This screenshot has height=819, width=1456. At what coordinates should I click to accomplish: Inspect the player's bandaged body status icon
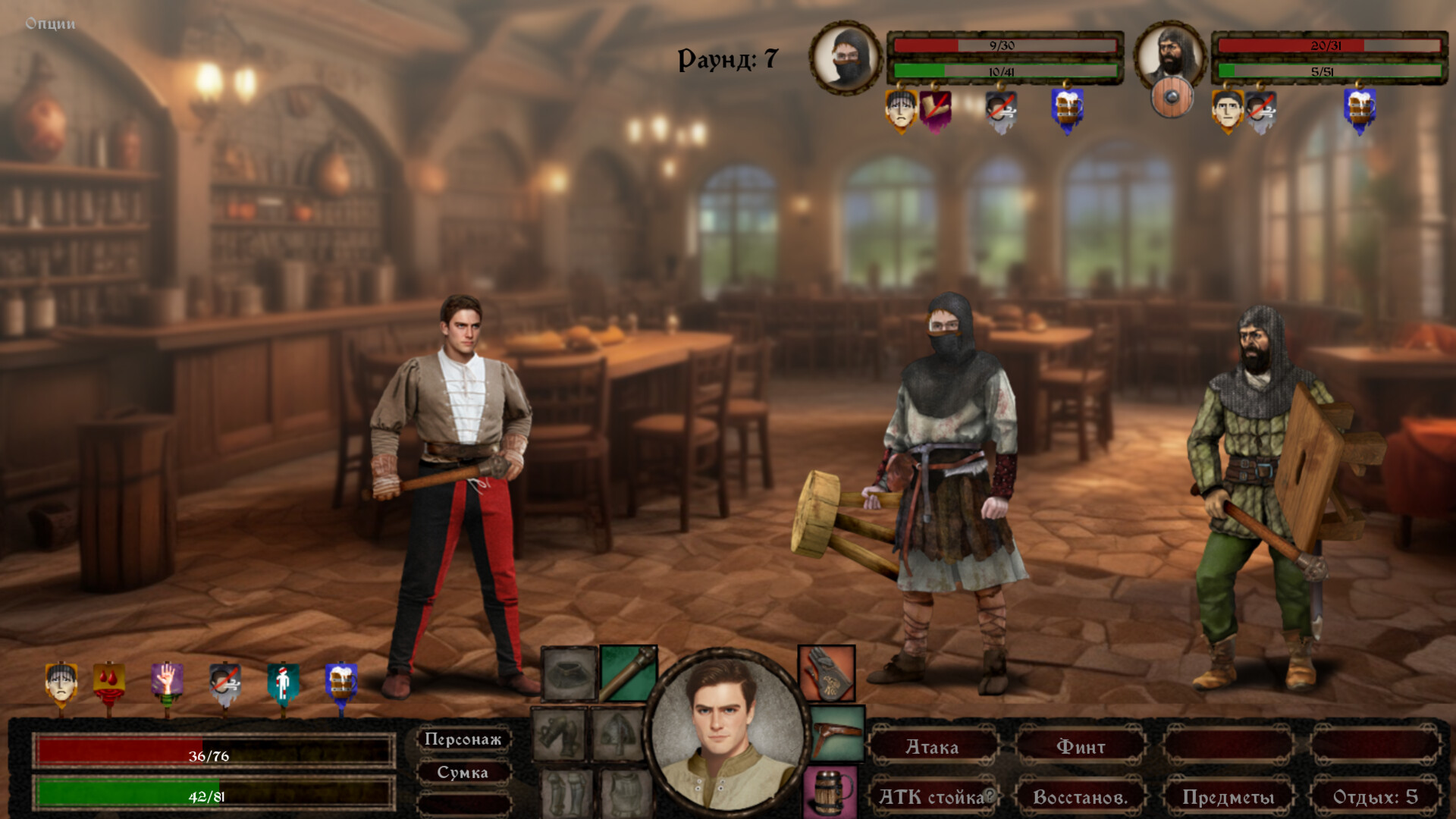tap(283, 682)
